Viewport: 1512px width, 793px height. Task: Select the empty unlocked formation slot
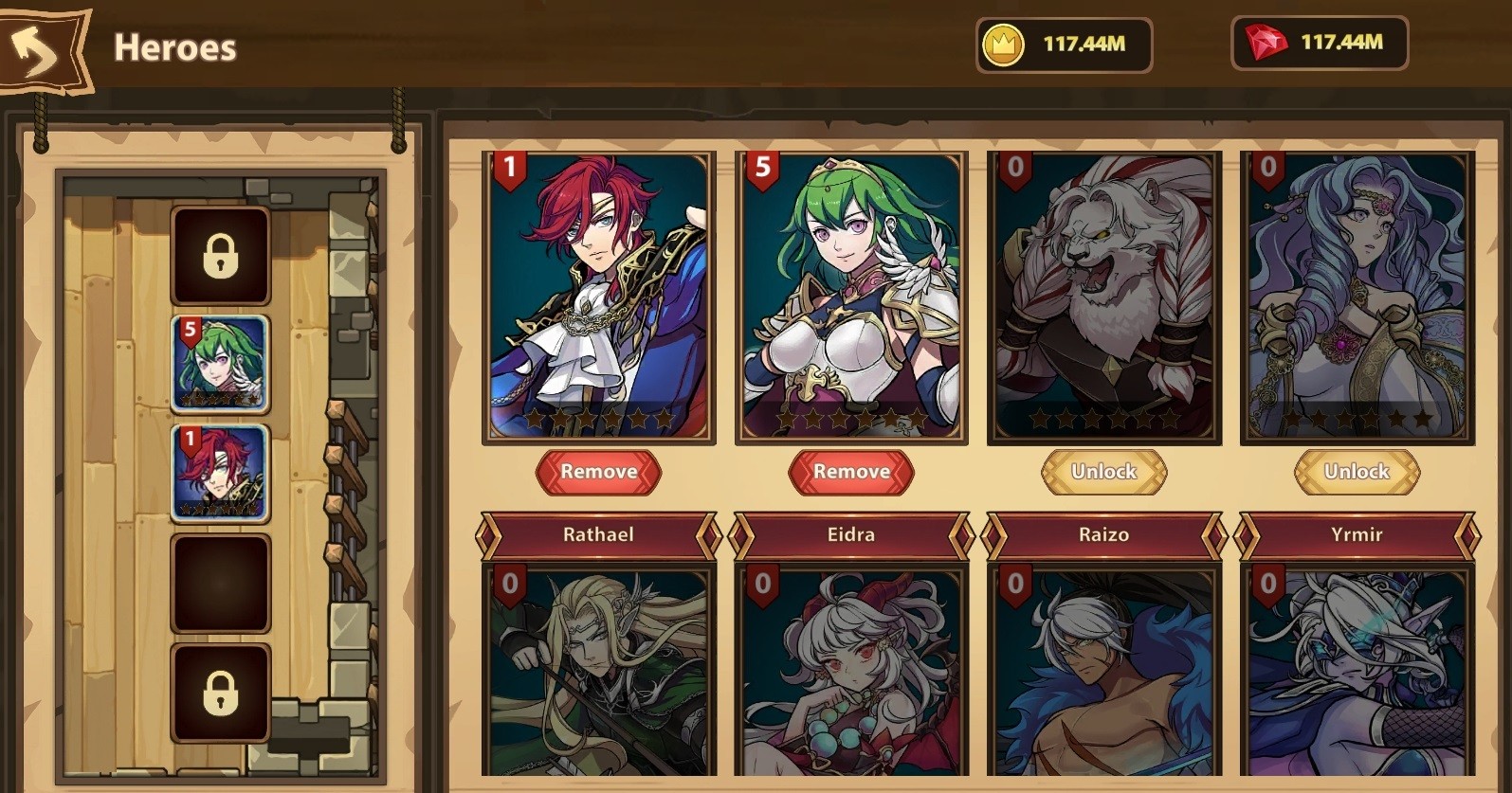click(220, 583)
